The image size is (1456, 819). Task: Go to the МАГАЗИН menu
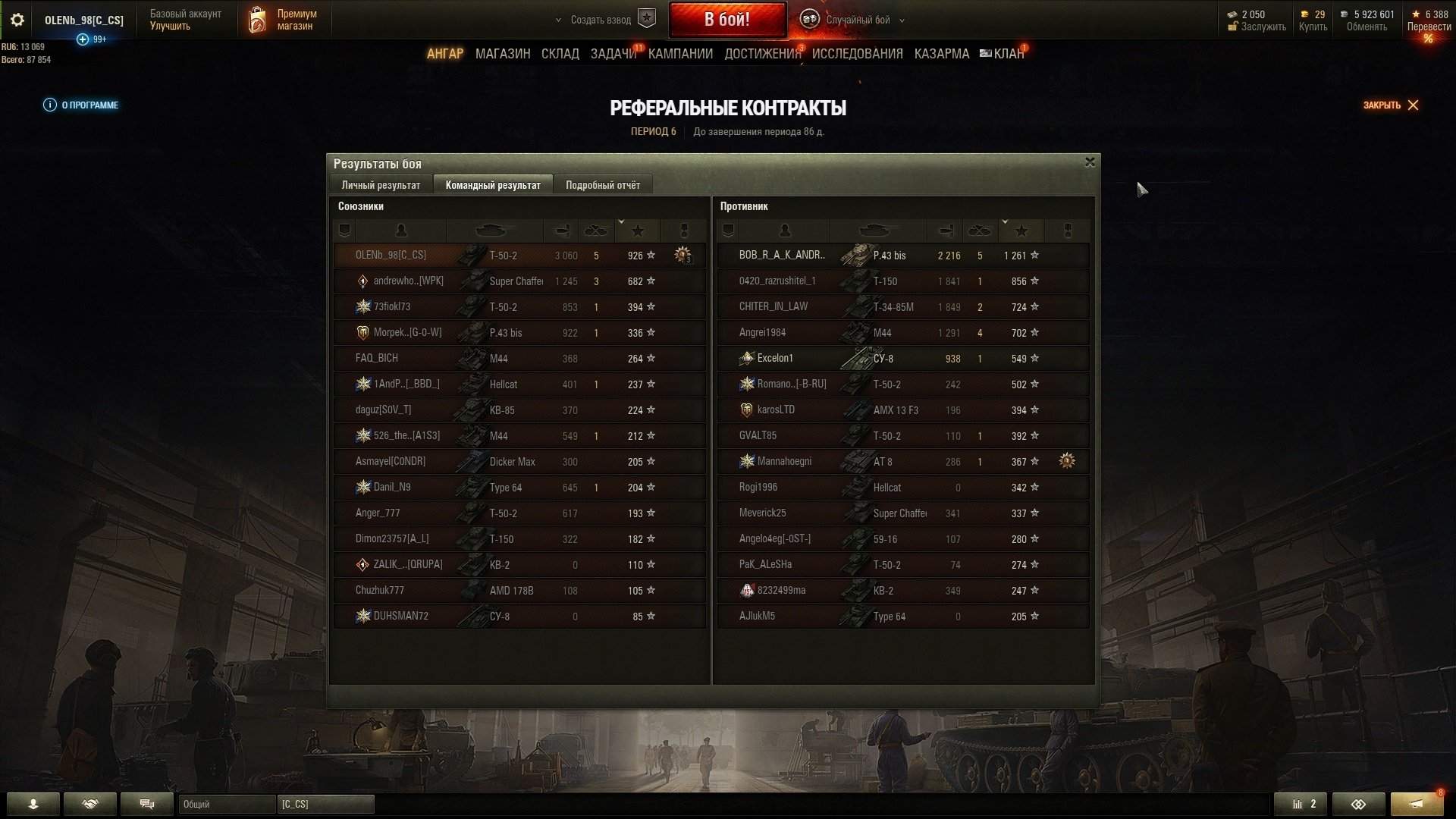(x=502, y=54)
